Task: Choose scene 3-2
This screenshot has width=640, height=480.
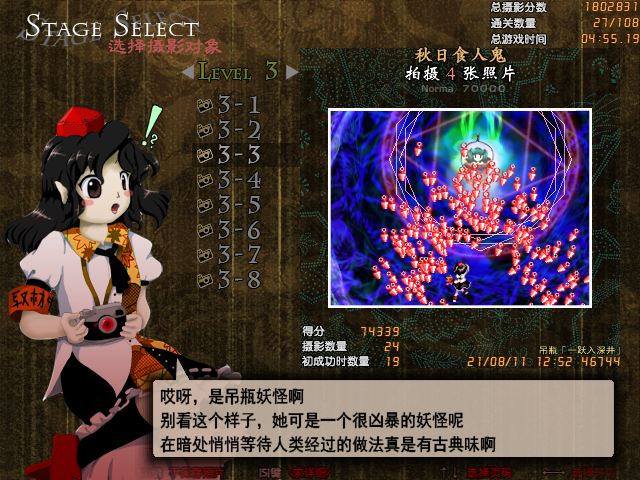Action: pos(230,129)
